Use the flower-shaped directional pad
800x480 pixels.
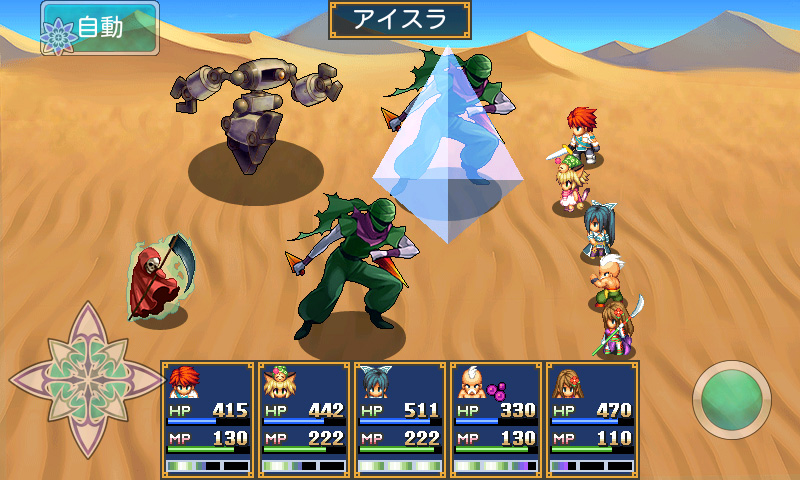click(x=86, y=379)
